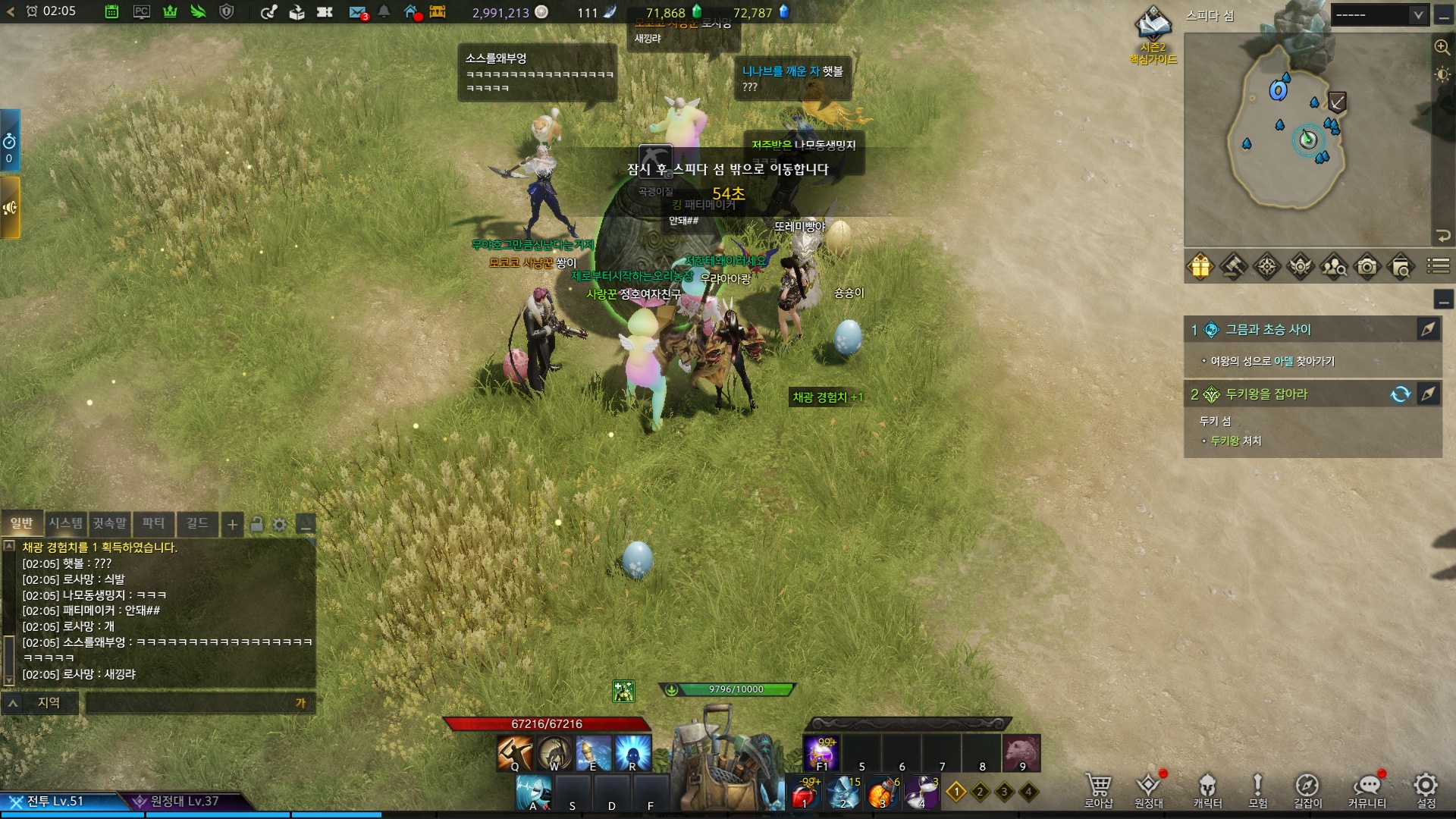Open the camera screenshot mode icon
Viewport: 1456px width, 819px height.
[x=1367, y=266]
